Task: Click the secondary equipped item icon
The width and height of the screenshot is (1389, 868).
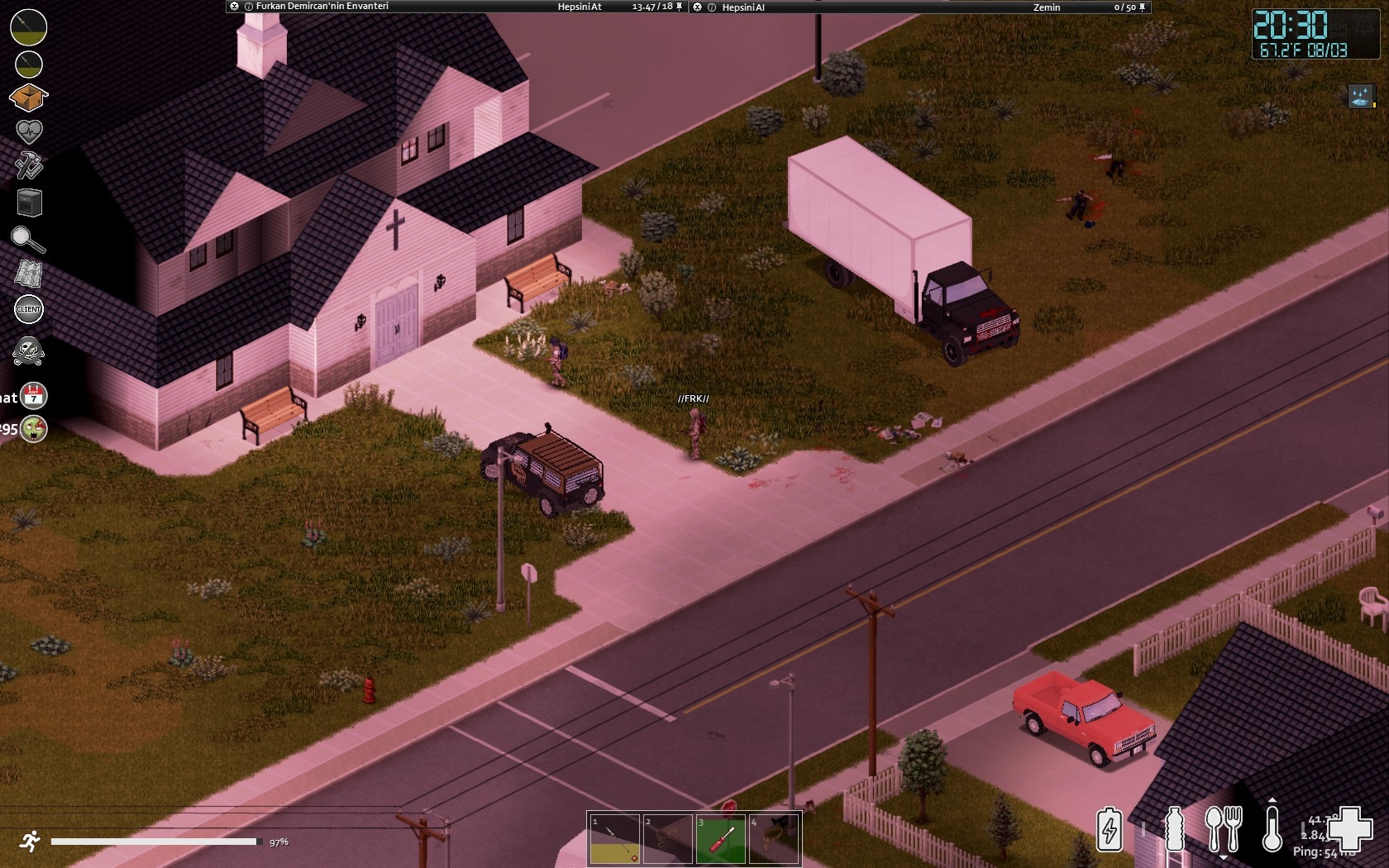Action: (x=28, y=64)
